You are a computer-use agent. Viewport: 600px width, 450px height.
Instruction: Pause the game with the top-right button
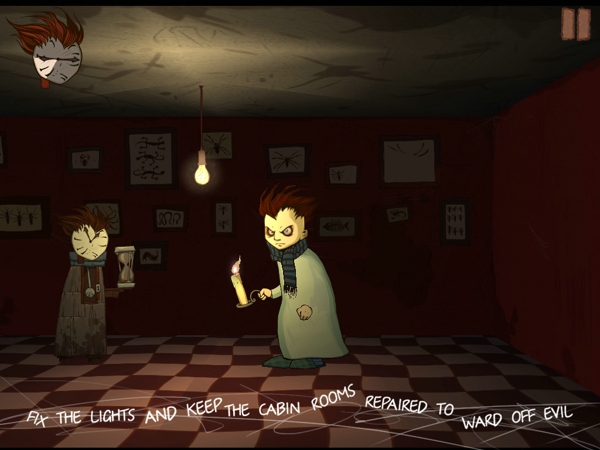(x=575, y=24)
